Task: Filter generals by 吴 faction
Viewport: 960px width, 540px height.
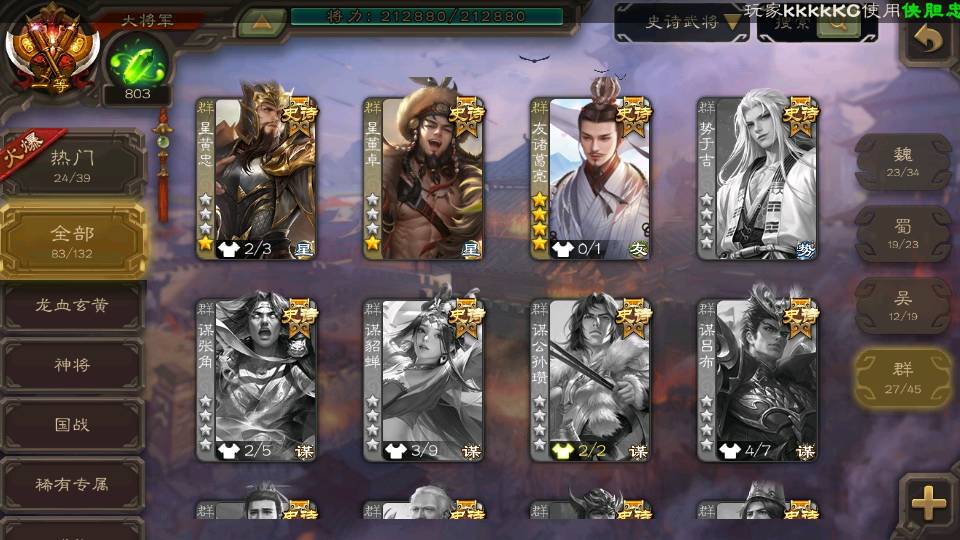Action: 903,305
